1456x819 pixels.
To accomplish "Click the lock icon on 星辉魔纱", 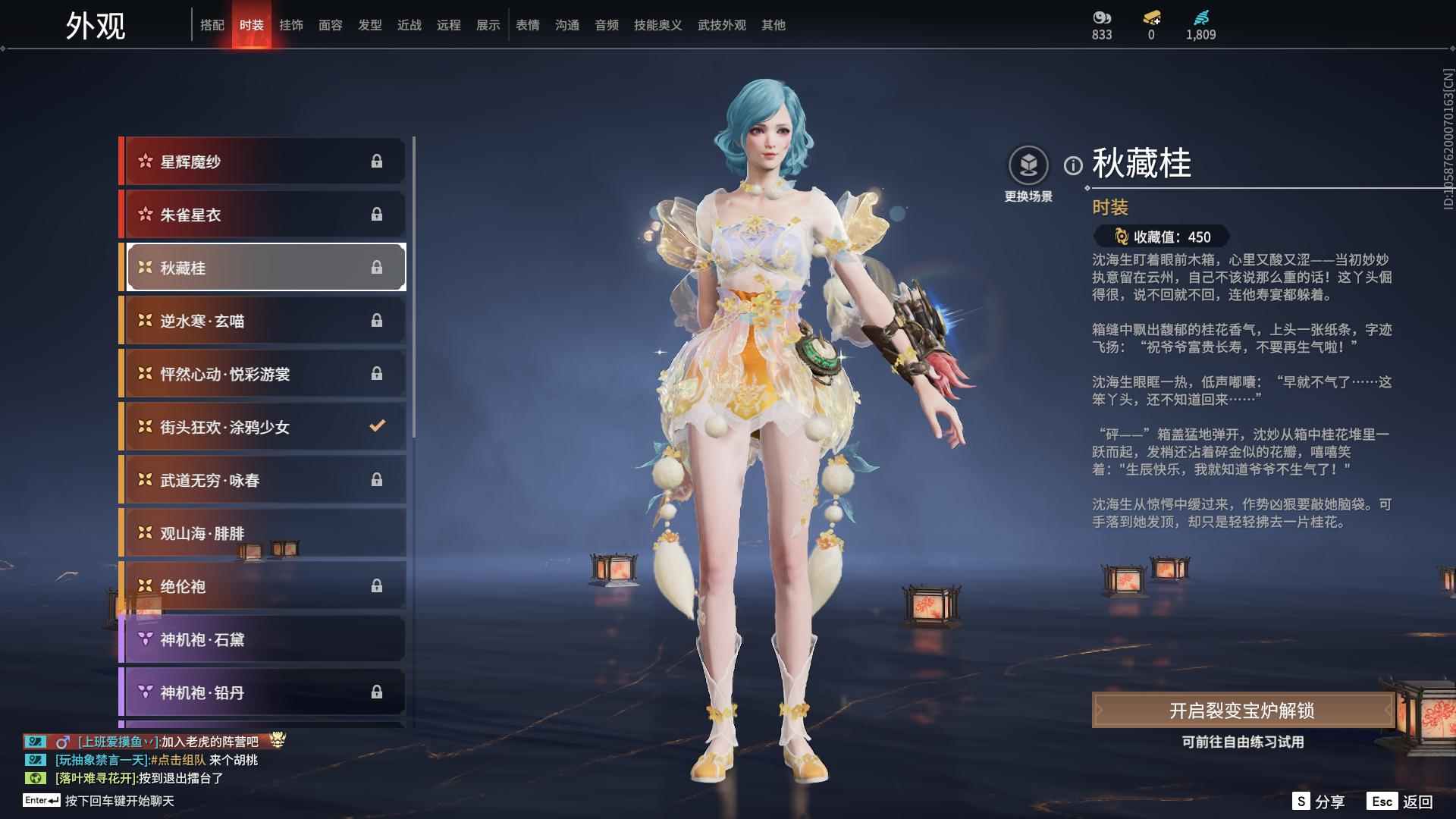I will coord(377,162).
